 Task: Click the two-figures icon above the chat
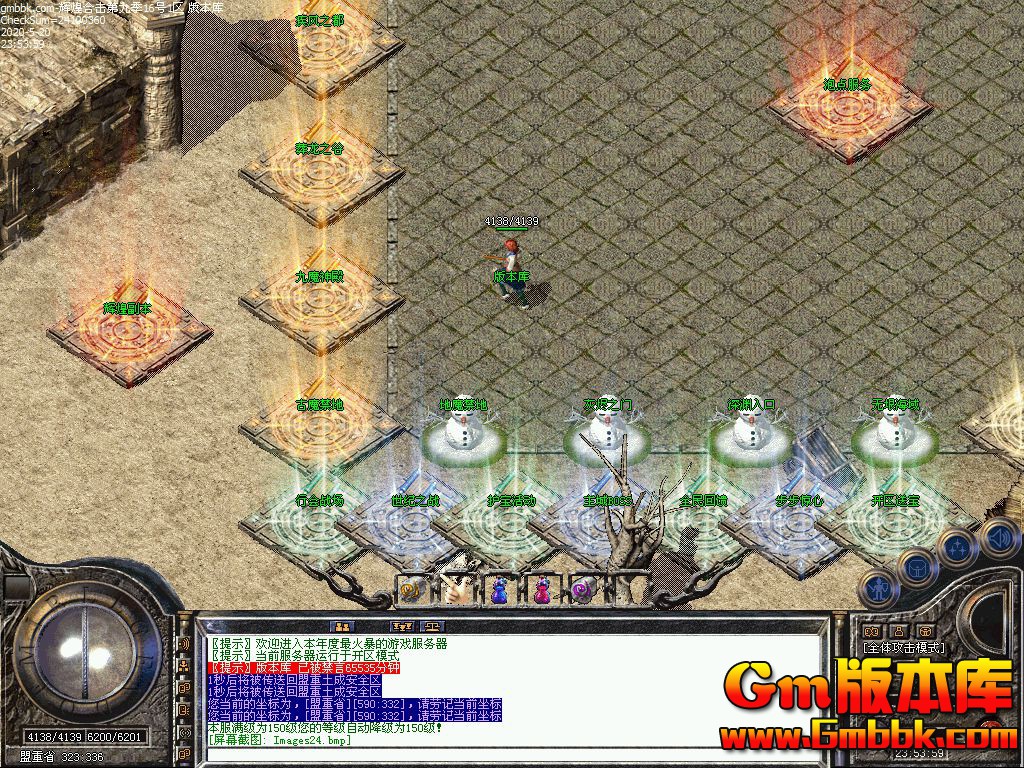coord(342,627)
